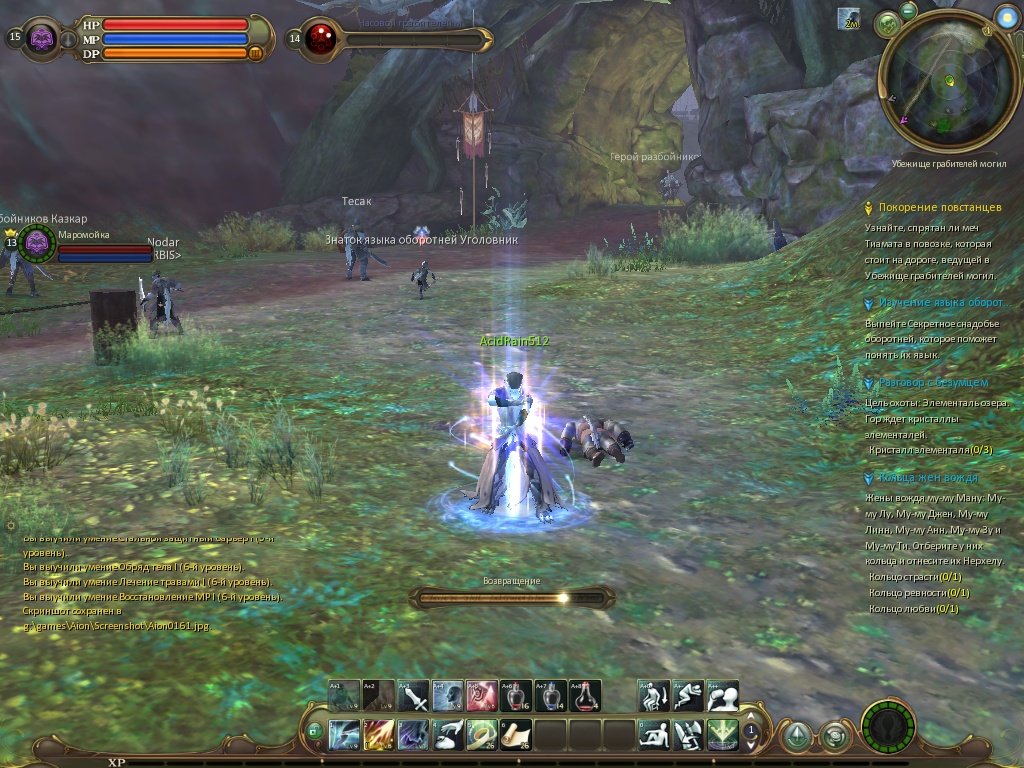Click the minimap's green minus zoom button

click(908, 10)
